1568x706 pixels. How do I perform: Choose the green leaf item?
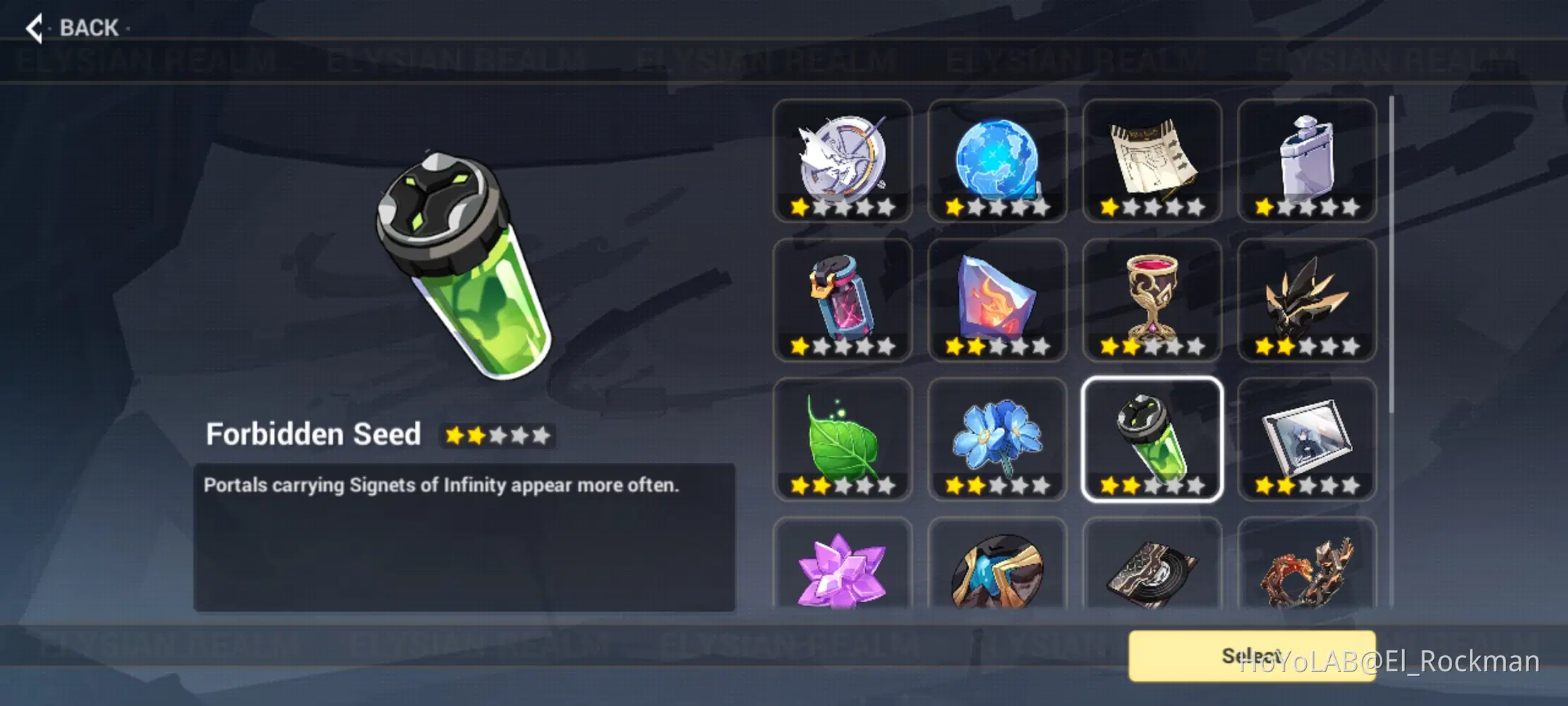click(x=842, y=439)
